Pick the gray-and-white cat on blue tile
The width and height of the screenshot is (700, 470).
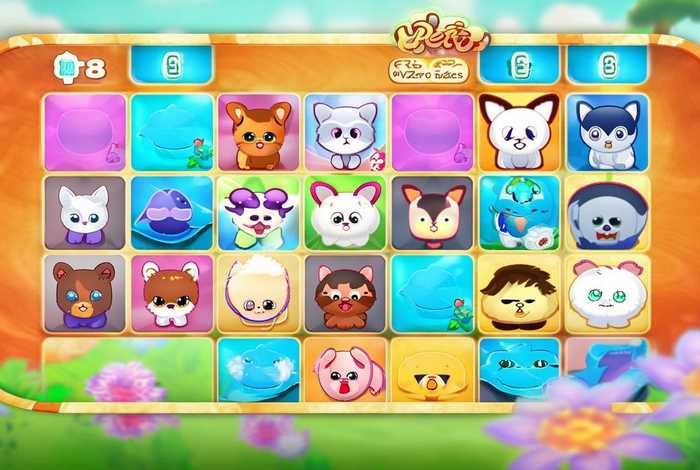pos(345,132)
